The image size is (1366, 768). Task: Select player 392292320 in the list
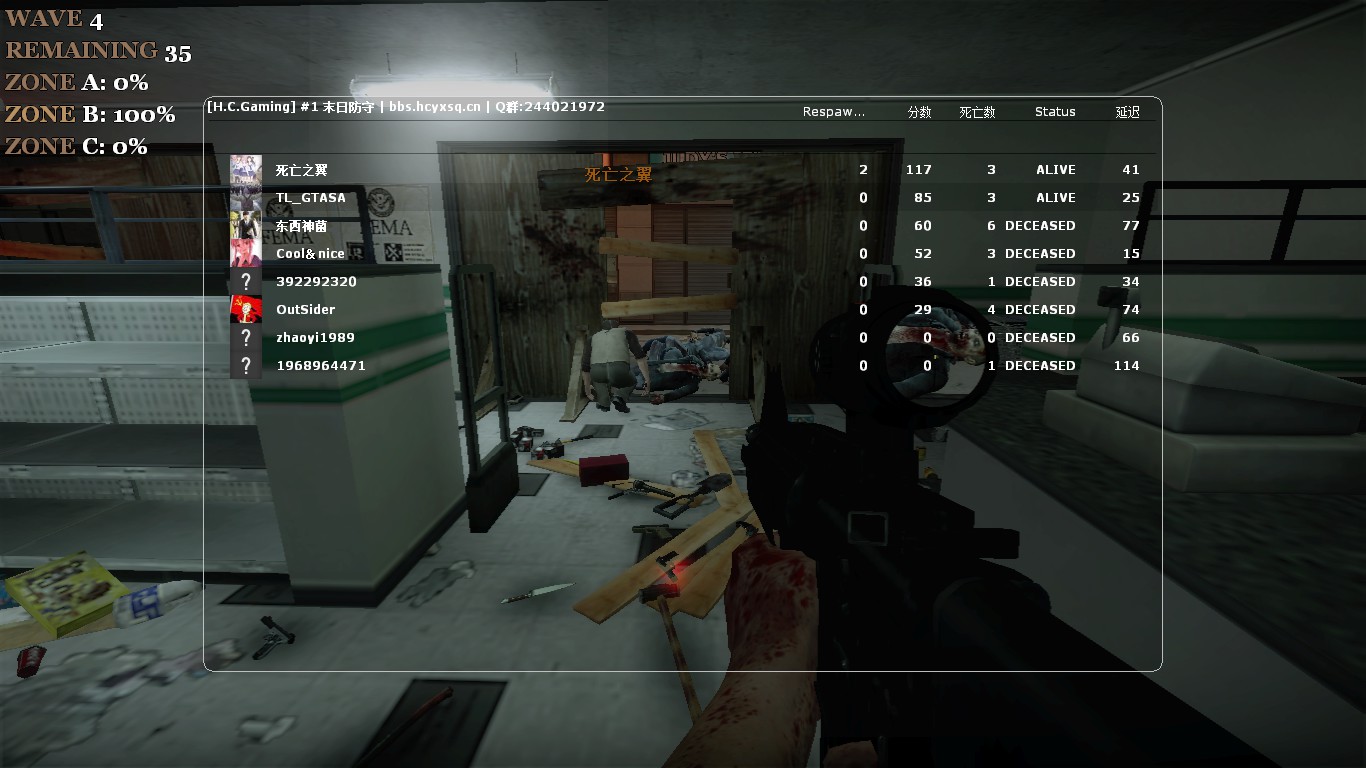[316, 282]
